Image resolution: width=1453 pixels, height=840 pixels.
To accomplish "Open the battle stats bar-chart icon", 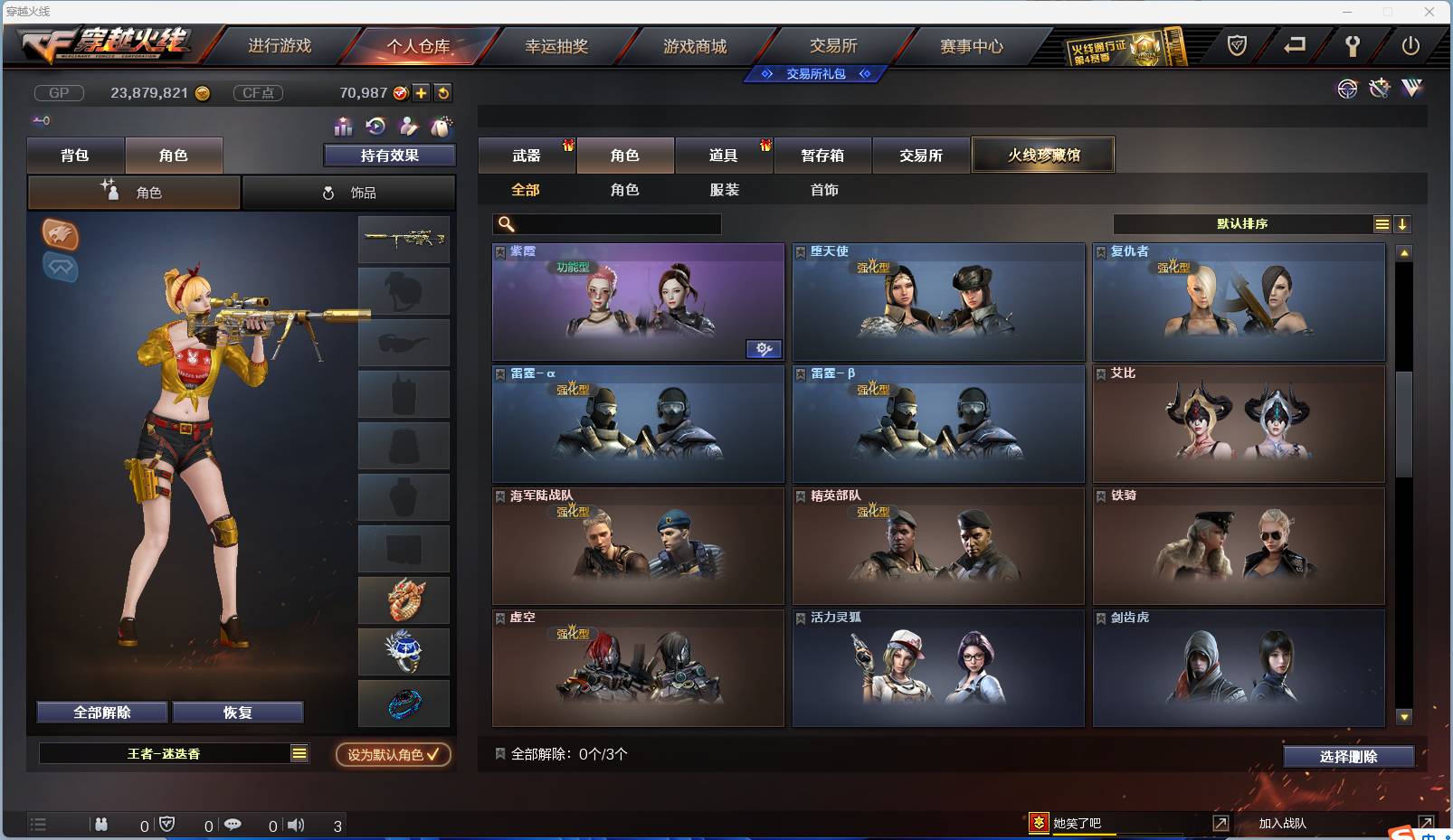I will coord(343,127).
